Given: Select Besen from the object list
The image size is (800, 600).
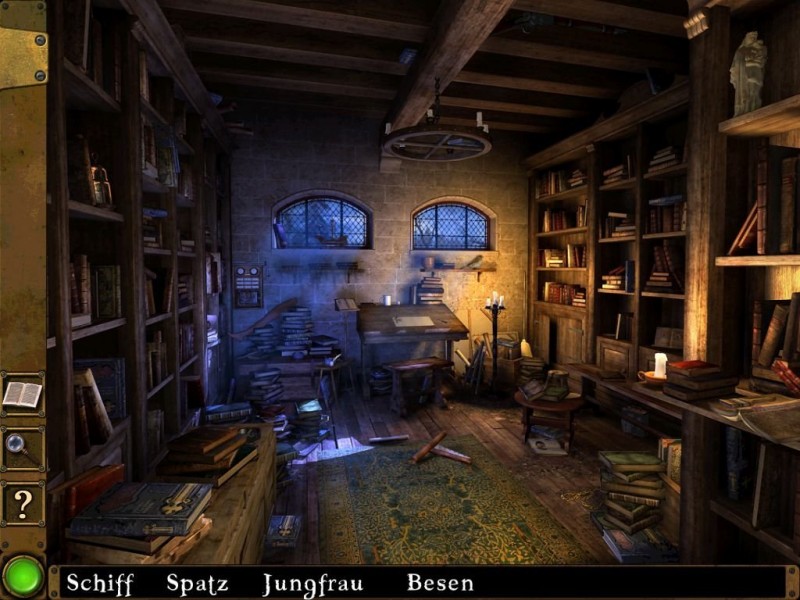Looking at the screenshot, I should (x=440, y=583).
